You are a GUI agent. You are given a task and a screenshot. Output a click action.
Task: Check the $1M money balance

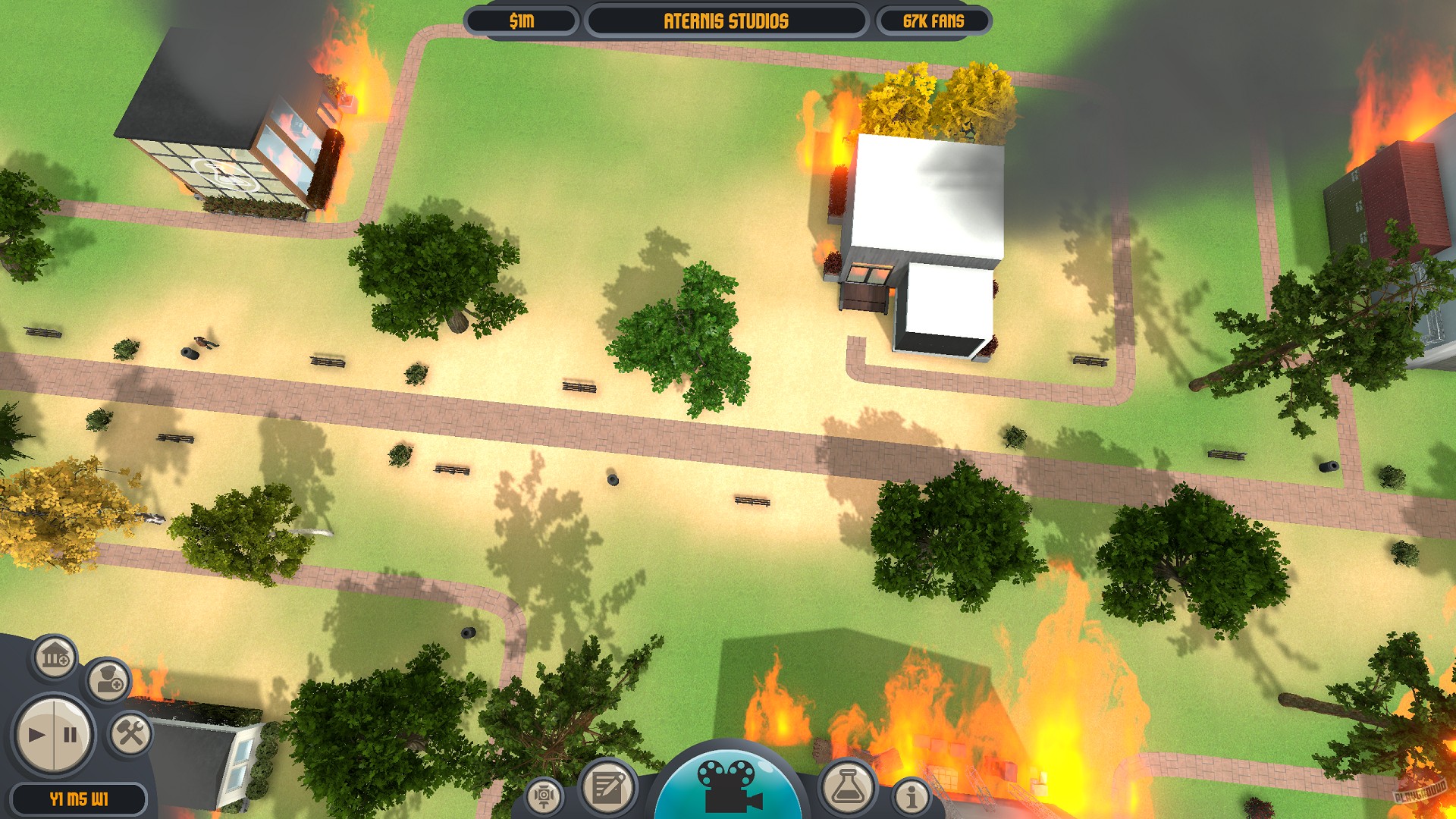coord(521,22)
